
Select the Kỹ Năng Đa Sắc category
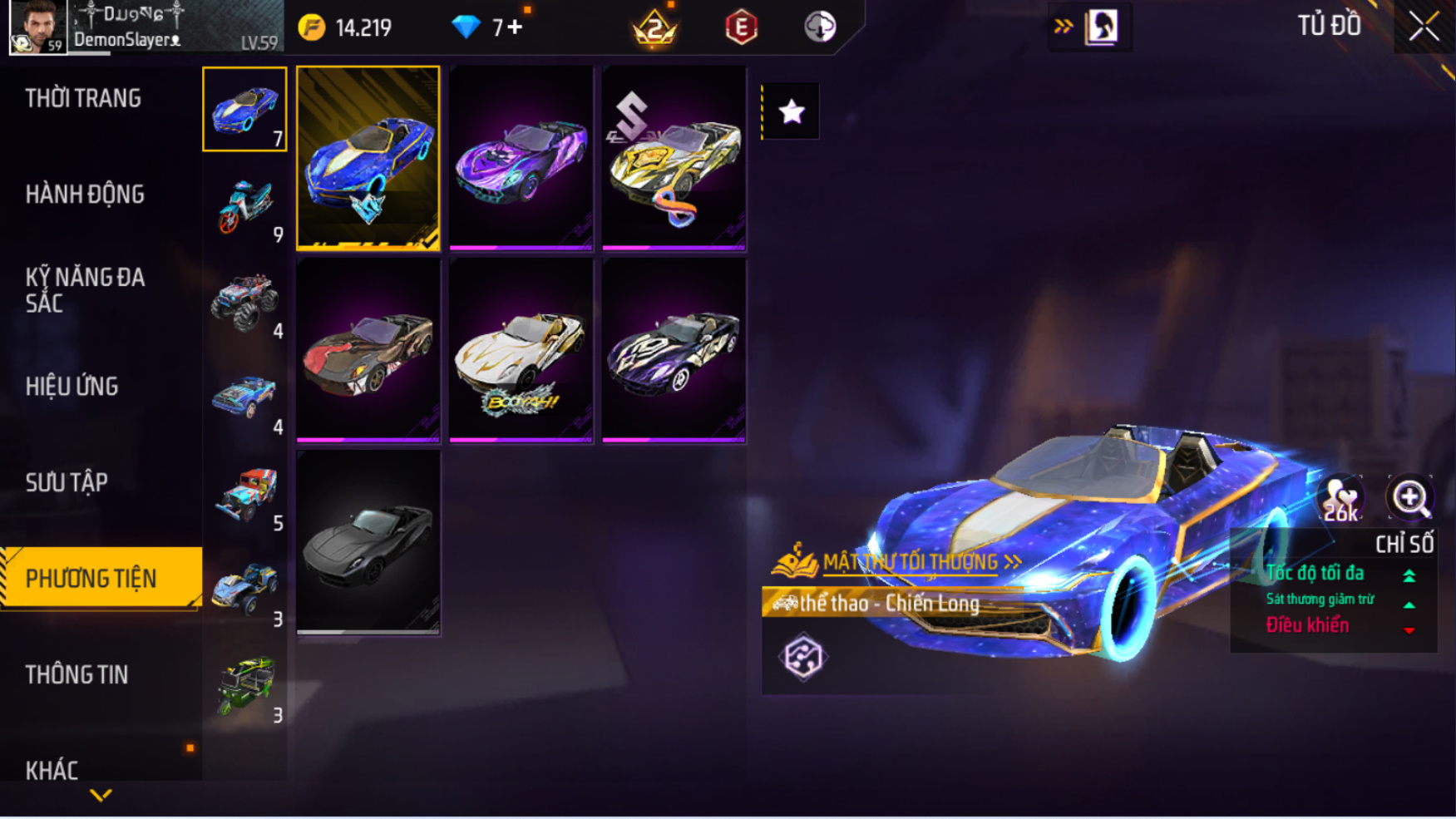85,290
